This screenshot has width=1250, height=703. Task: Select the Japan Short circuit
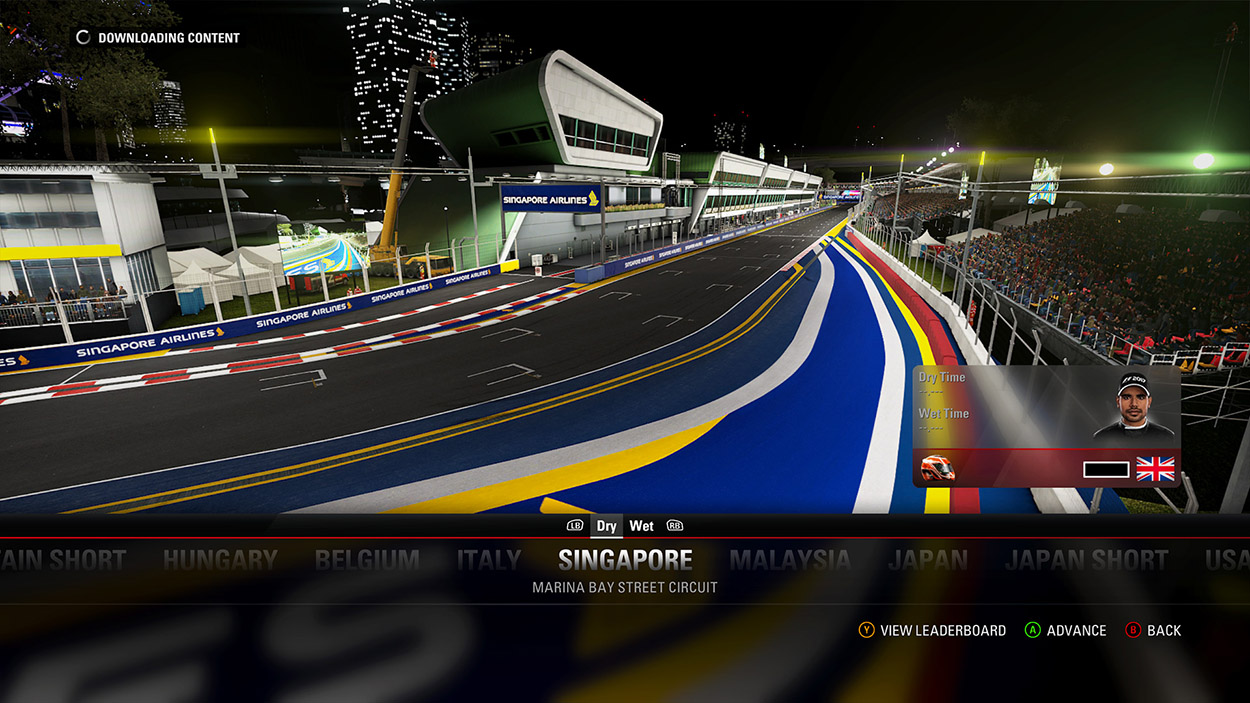click(x=1086, y=560)
